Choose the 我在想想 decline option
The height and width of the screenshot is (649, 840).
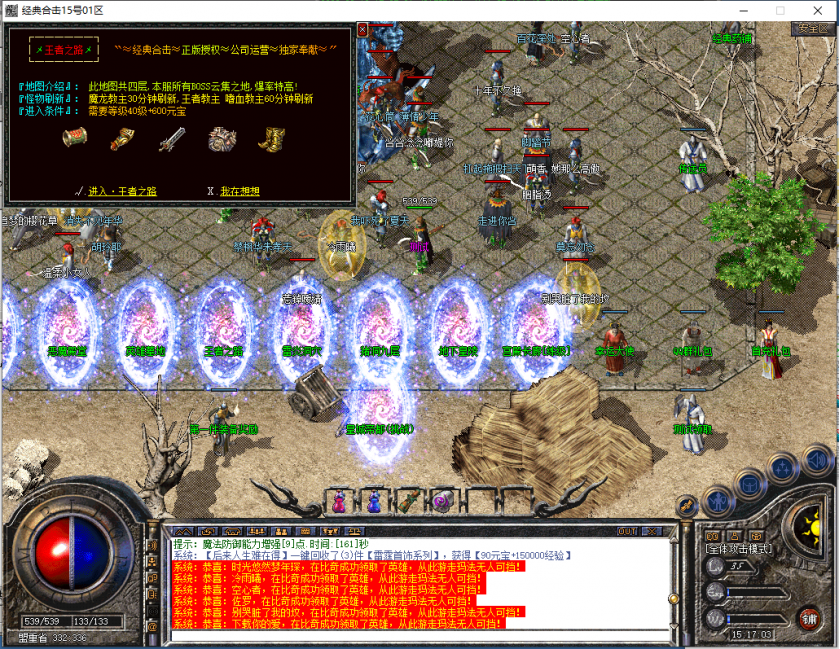point(239,191)
